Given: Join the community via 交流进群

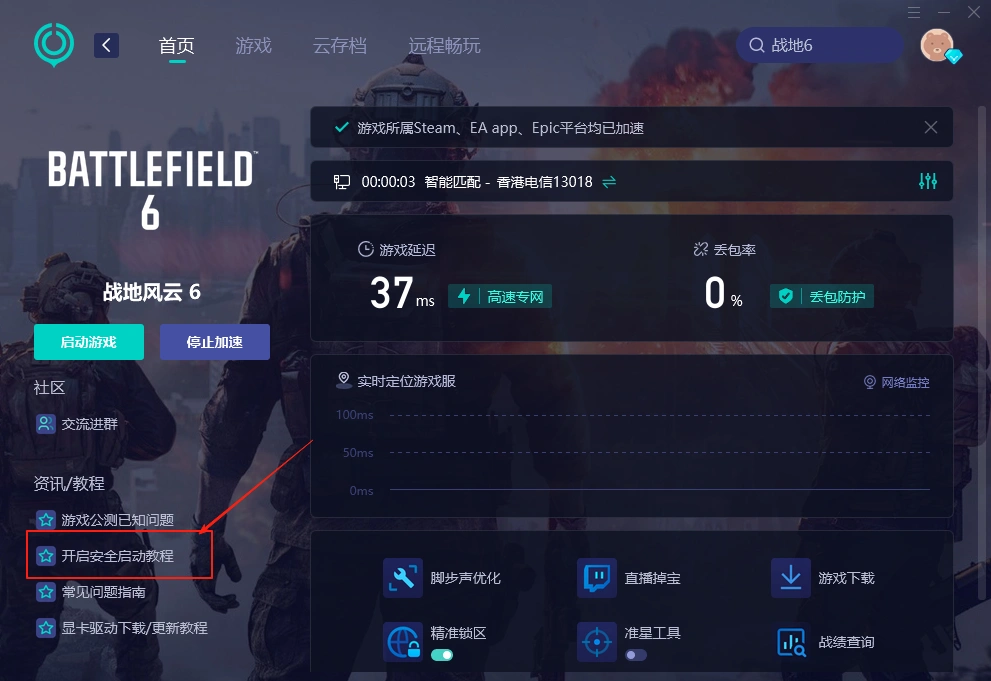Looking at the screenshot, I should 89,424.
